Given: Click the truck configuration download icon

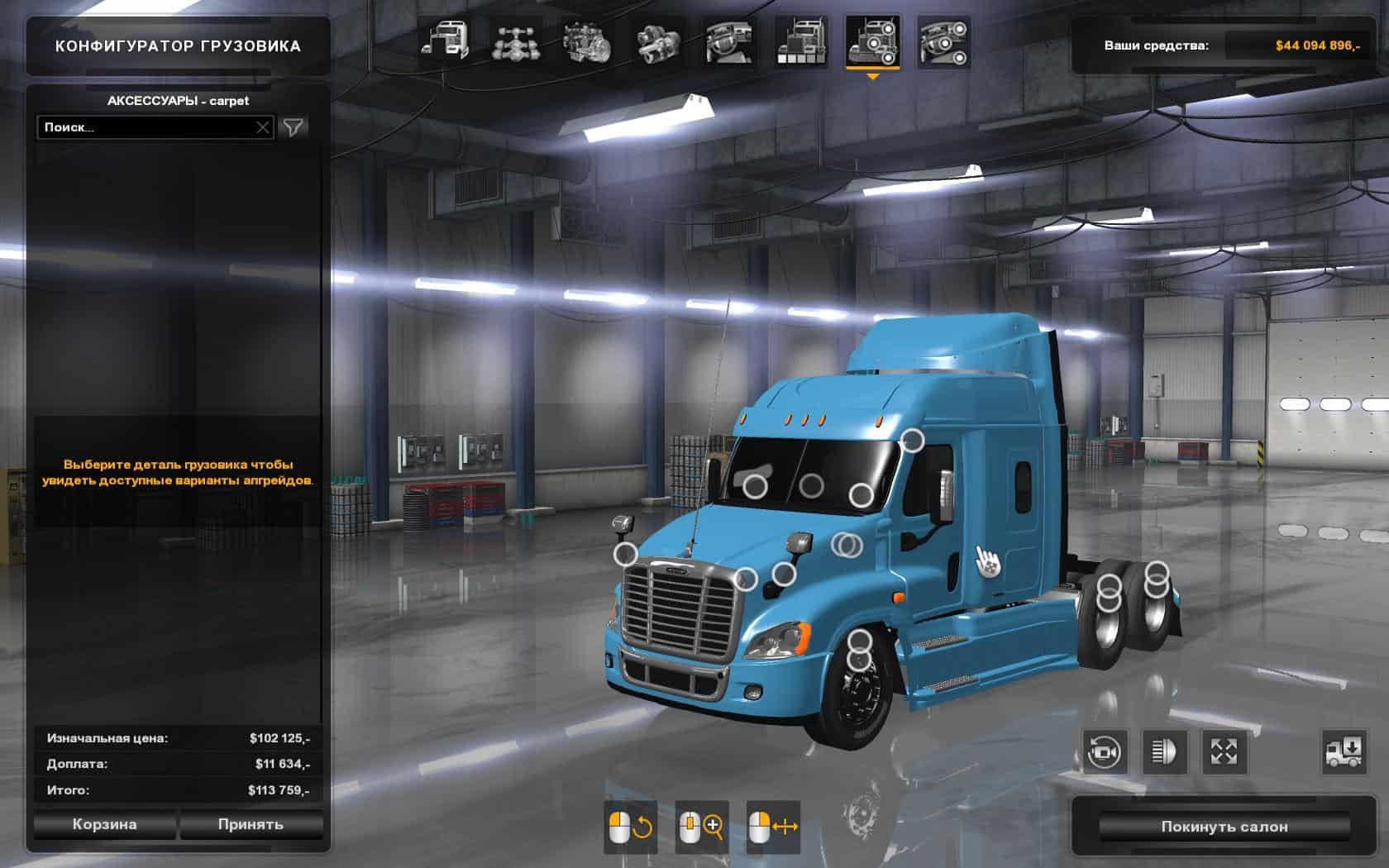Looking at the screenshot, I should (x=1344, y=752).
